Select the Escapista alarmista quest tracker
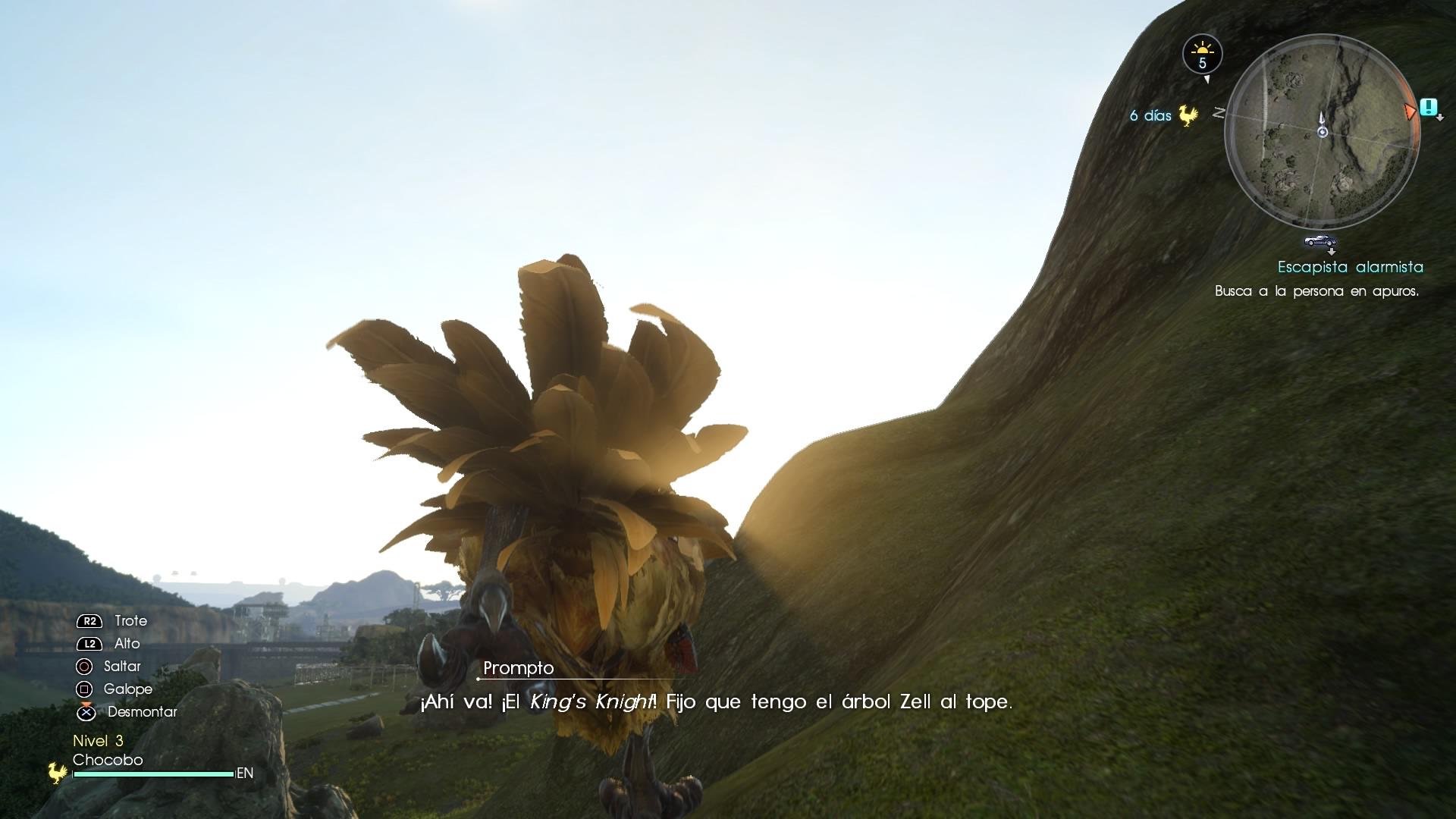The image size is (1456, 819). click(x=1350, y=267)
